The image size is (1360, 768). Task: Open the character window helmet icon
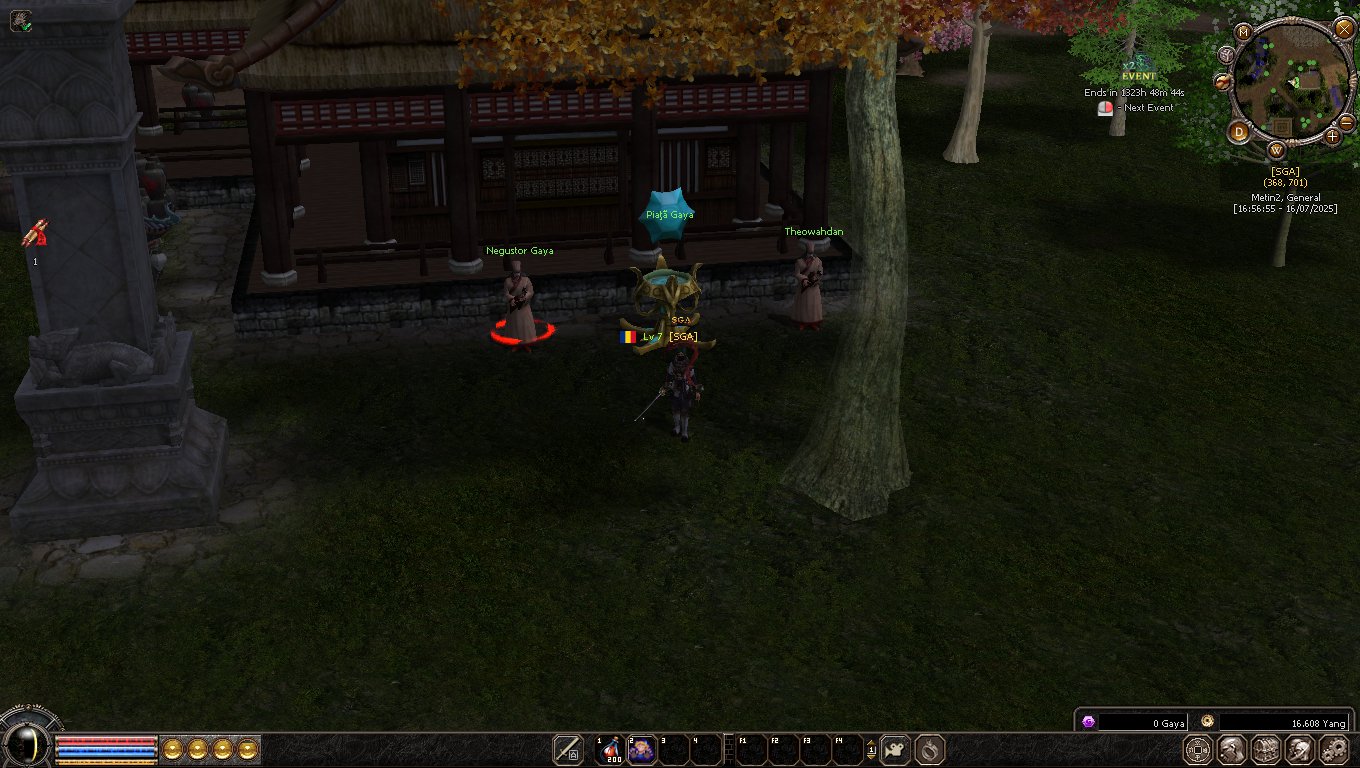coord(1232,749)
